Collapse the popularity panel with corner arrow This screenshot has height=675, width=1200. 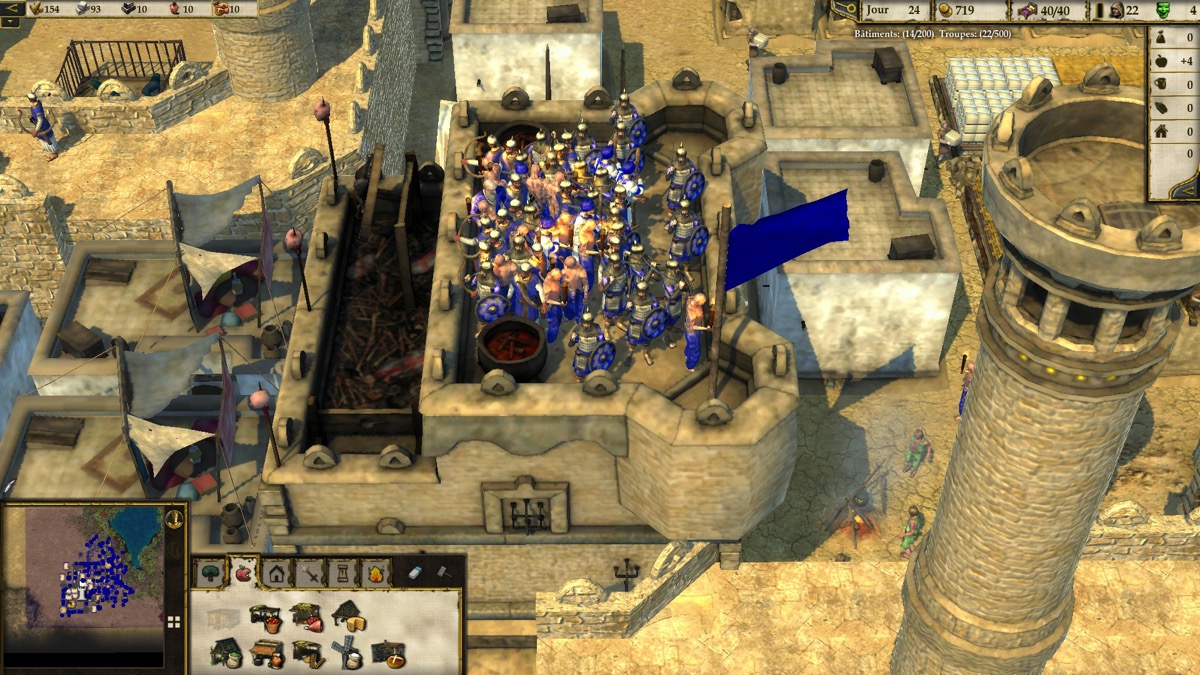pos(1189,193)
